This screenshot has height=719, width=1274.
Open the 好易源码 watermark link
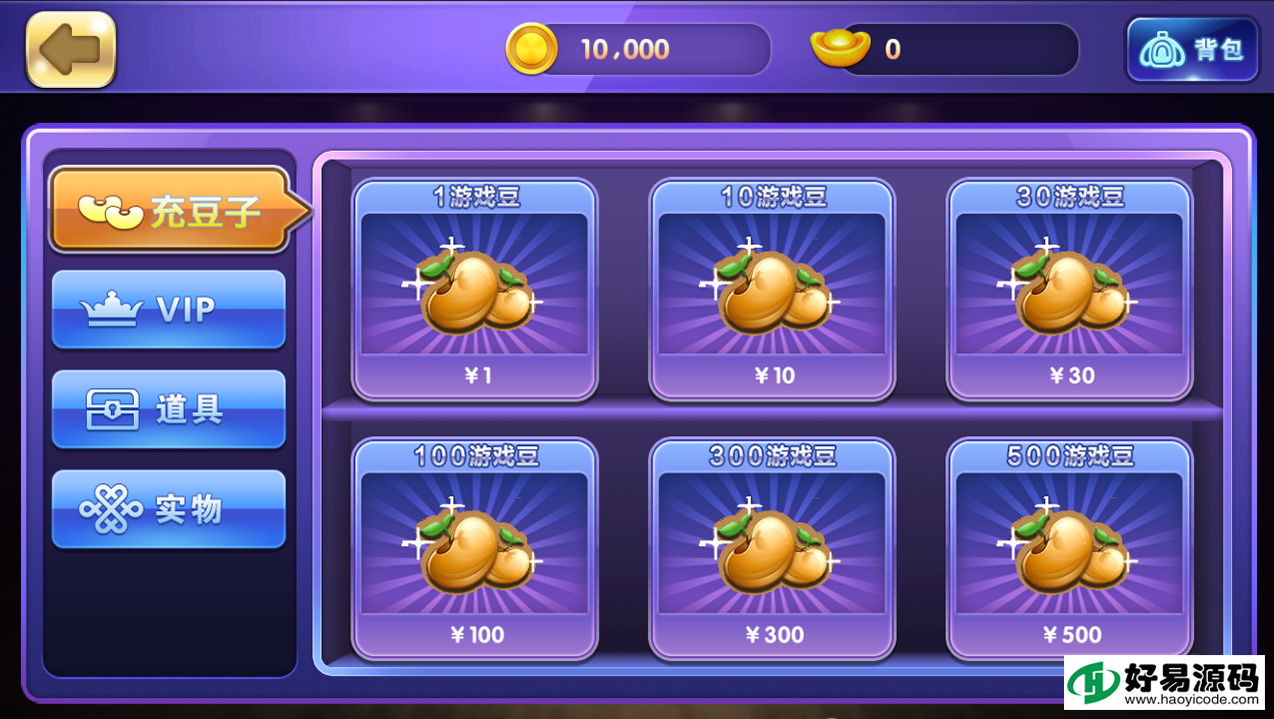pos(1163,683)
